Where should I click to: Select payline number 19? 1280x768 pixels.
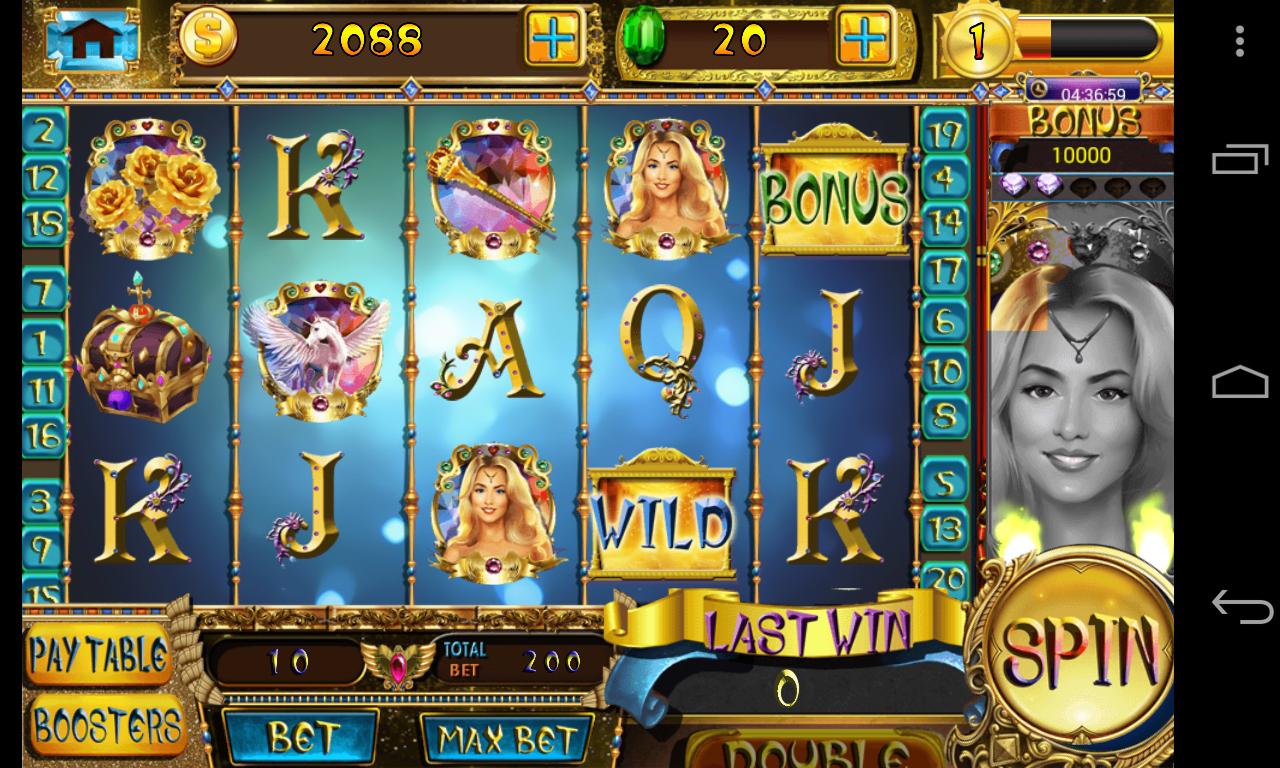(944, 133)
